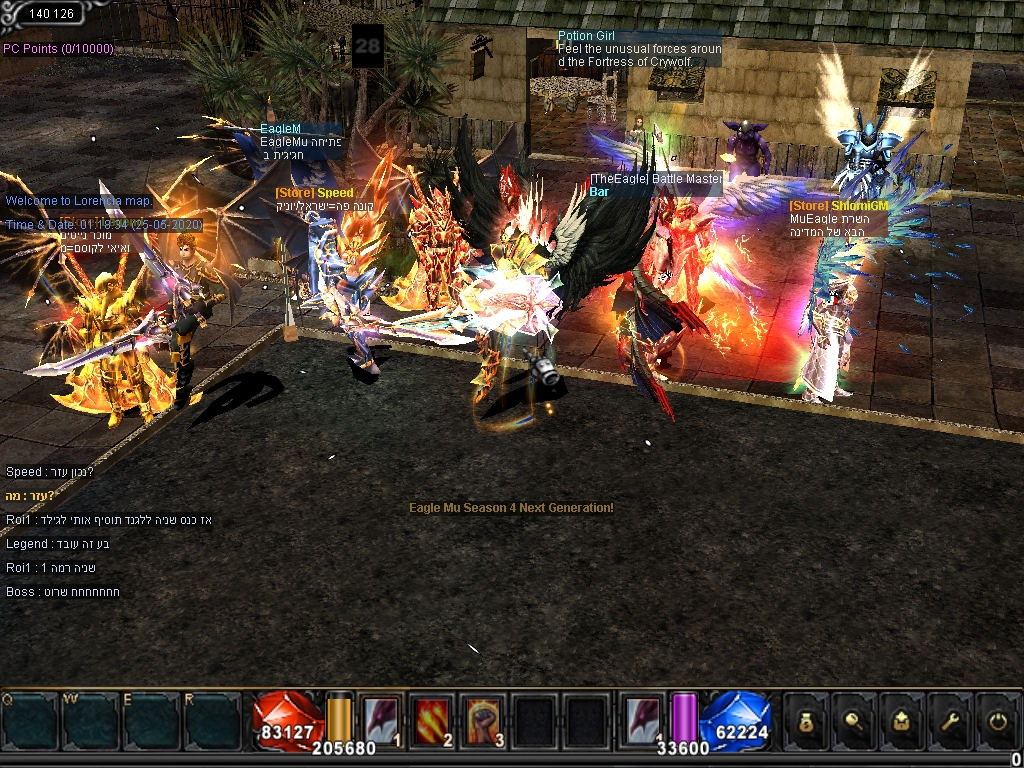Screen dimensions: 1024x768
Task: Use the raised fist skill in slot 3
Action: point(484,720)
